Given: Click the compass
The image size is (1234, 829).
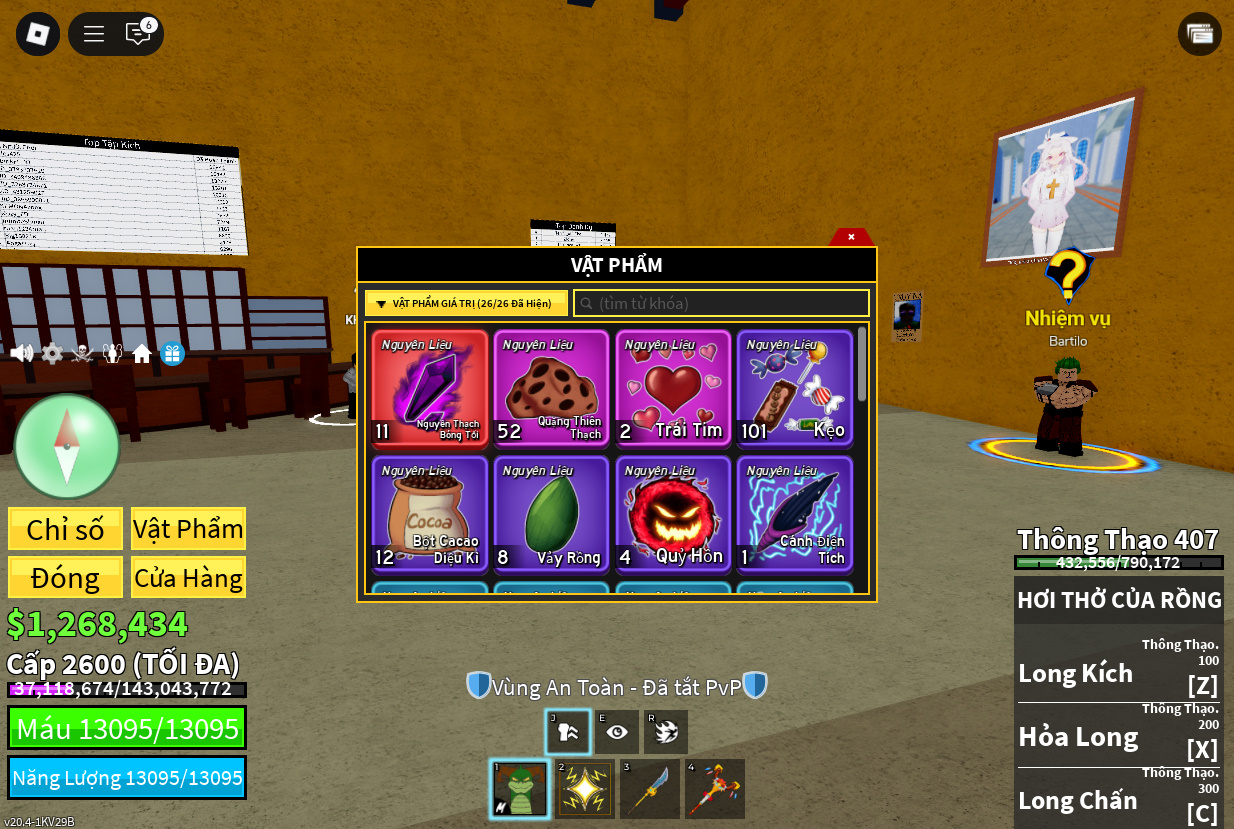Looking at the screenshot, I should pyautogui.click(x=67, y=446).
